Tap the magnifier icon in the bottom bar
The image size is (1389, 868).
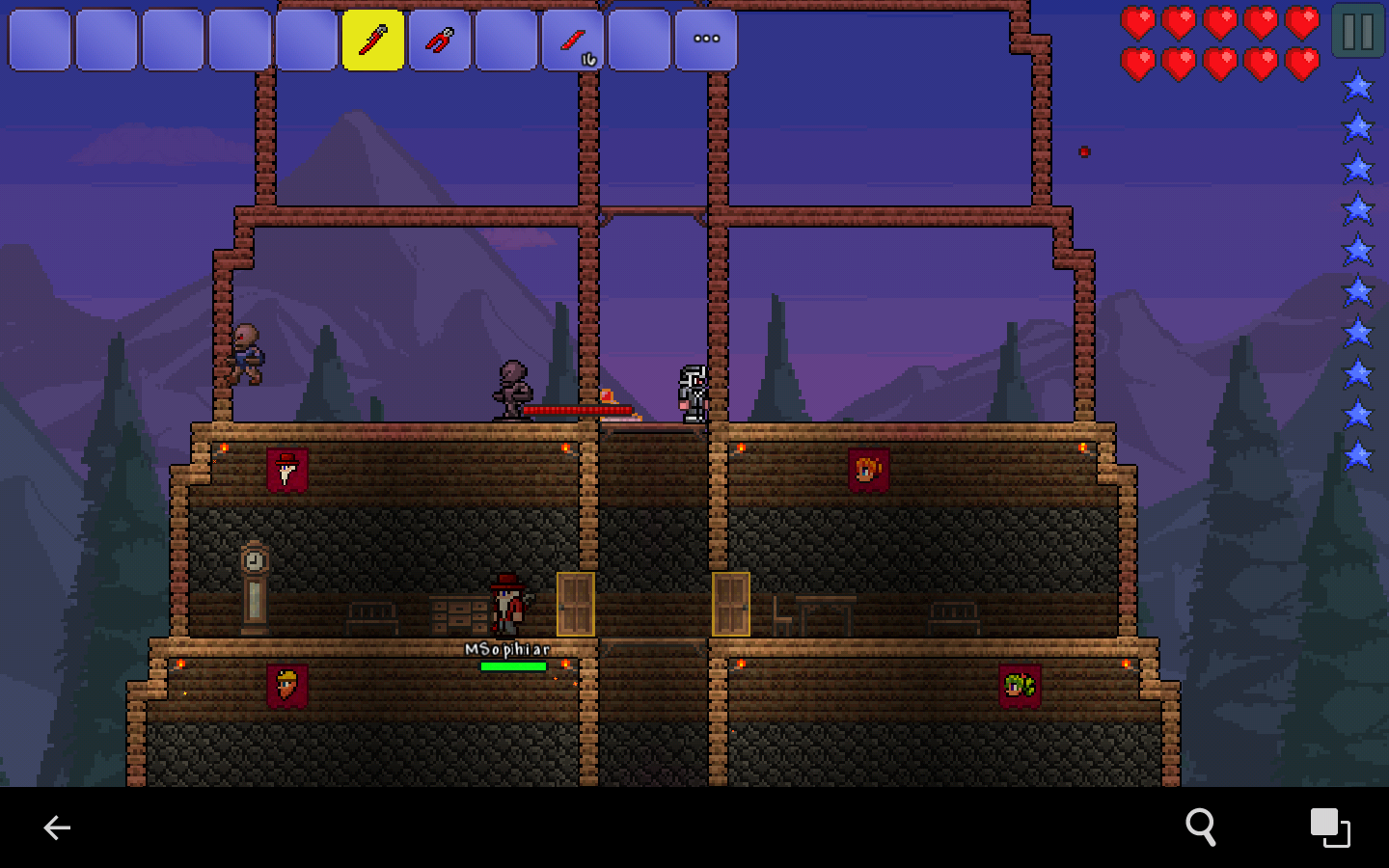(x=1201, y=827)
